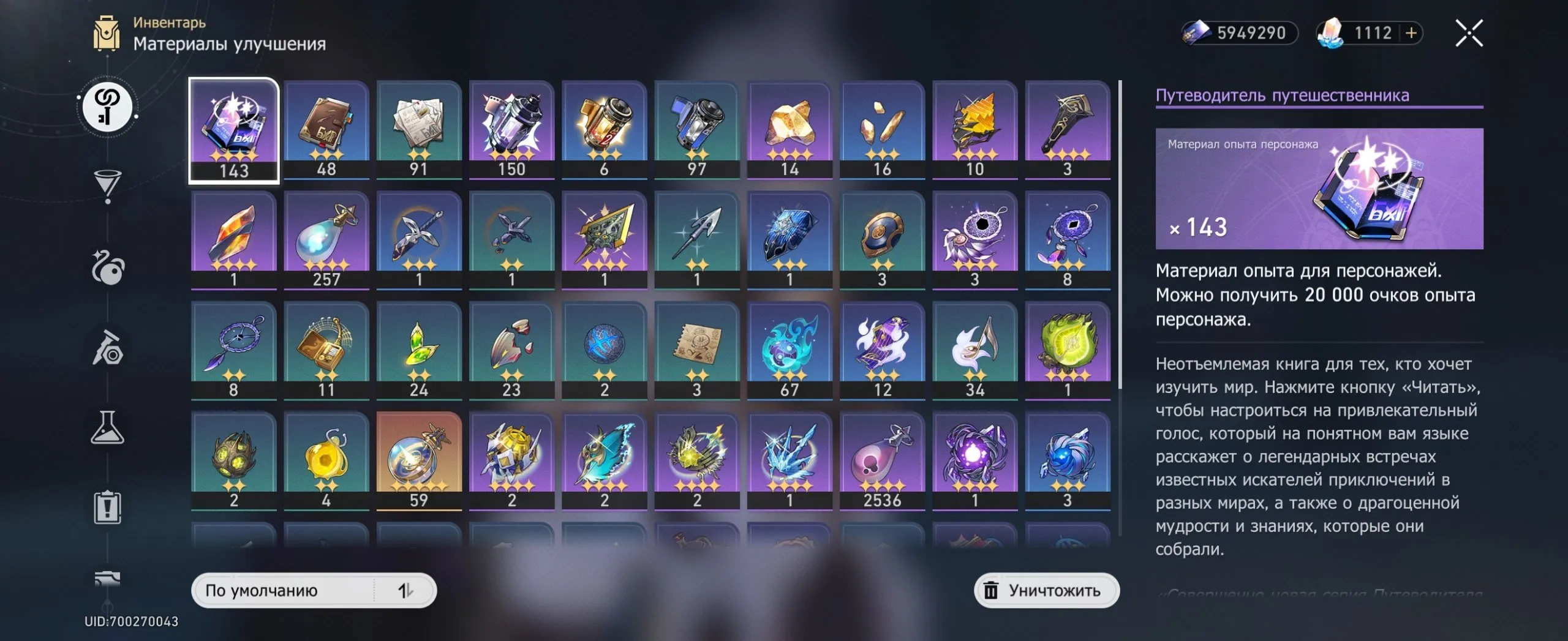Pick the golden orb item with 59
1568x641 pixels.
(419, 460)
